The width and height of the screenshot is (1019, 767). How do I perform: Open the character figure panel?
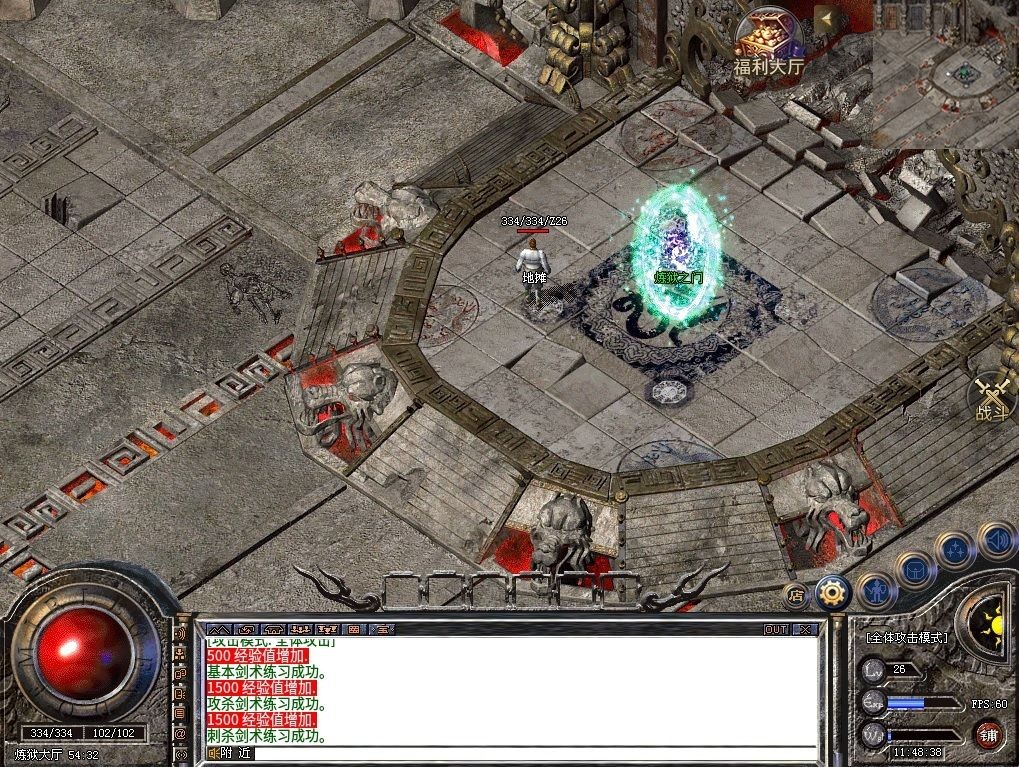tap(874, 590)
